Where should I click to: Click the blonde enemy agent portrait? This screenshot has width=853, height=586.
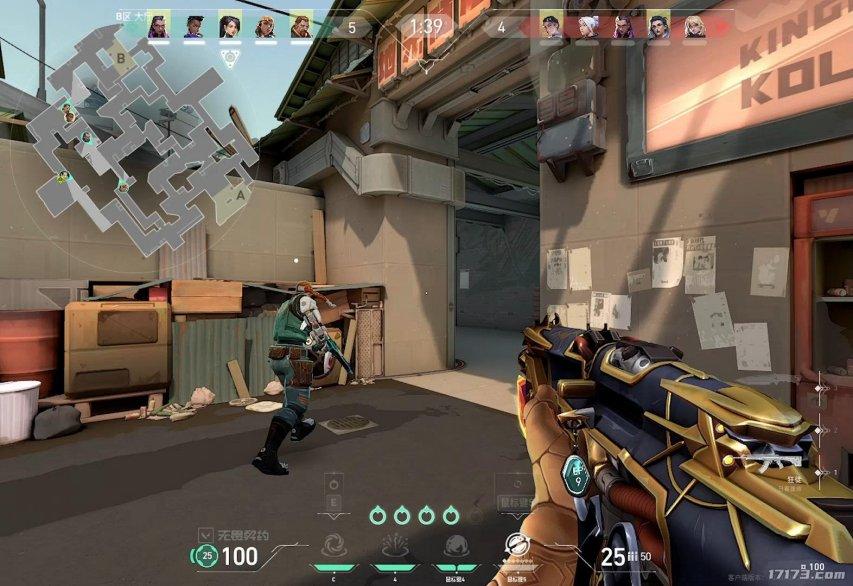694,27
